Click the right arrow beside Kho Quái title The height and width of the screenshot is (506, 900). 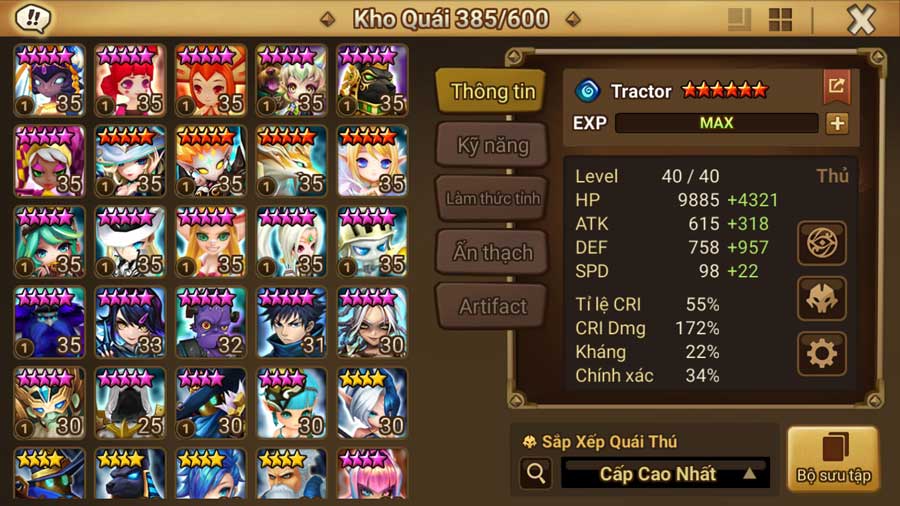pos(573,19)
